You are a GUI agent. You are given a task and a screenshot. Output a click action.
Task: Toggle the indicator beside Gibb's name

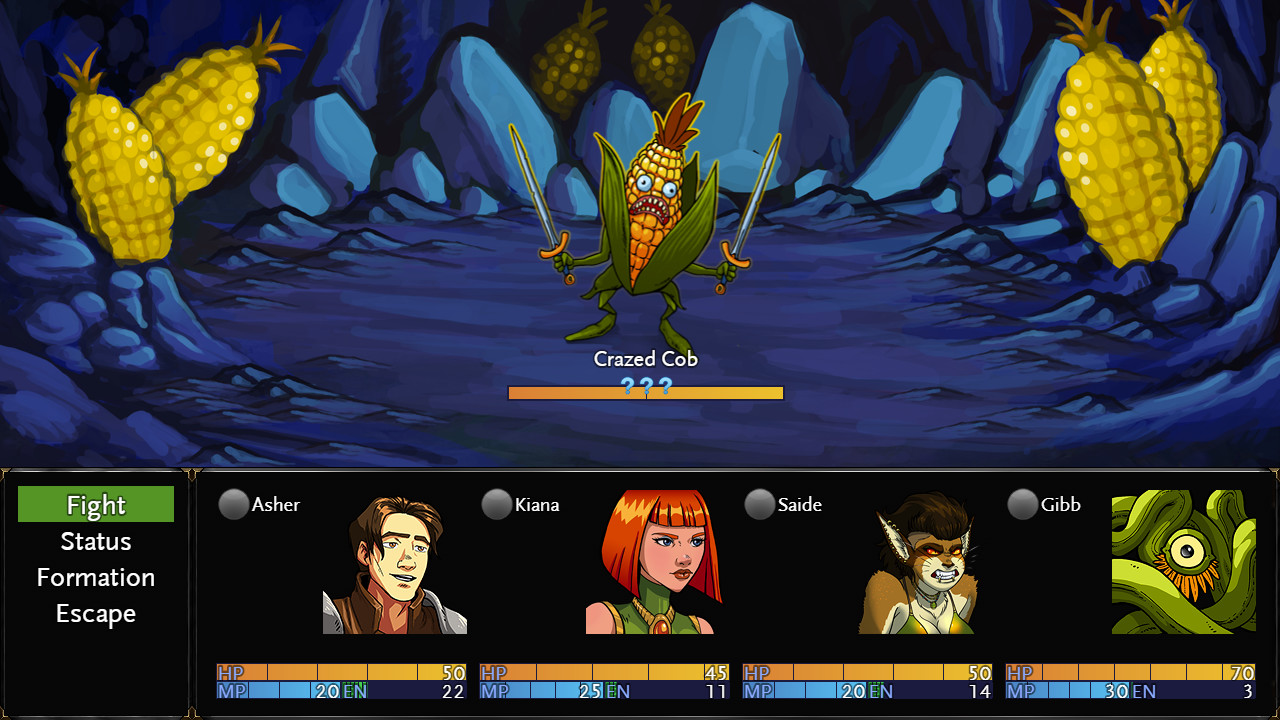1023,505
